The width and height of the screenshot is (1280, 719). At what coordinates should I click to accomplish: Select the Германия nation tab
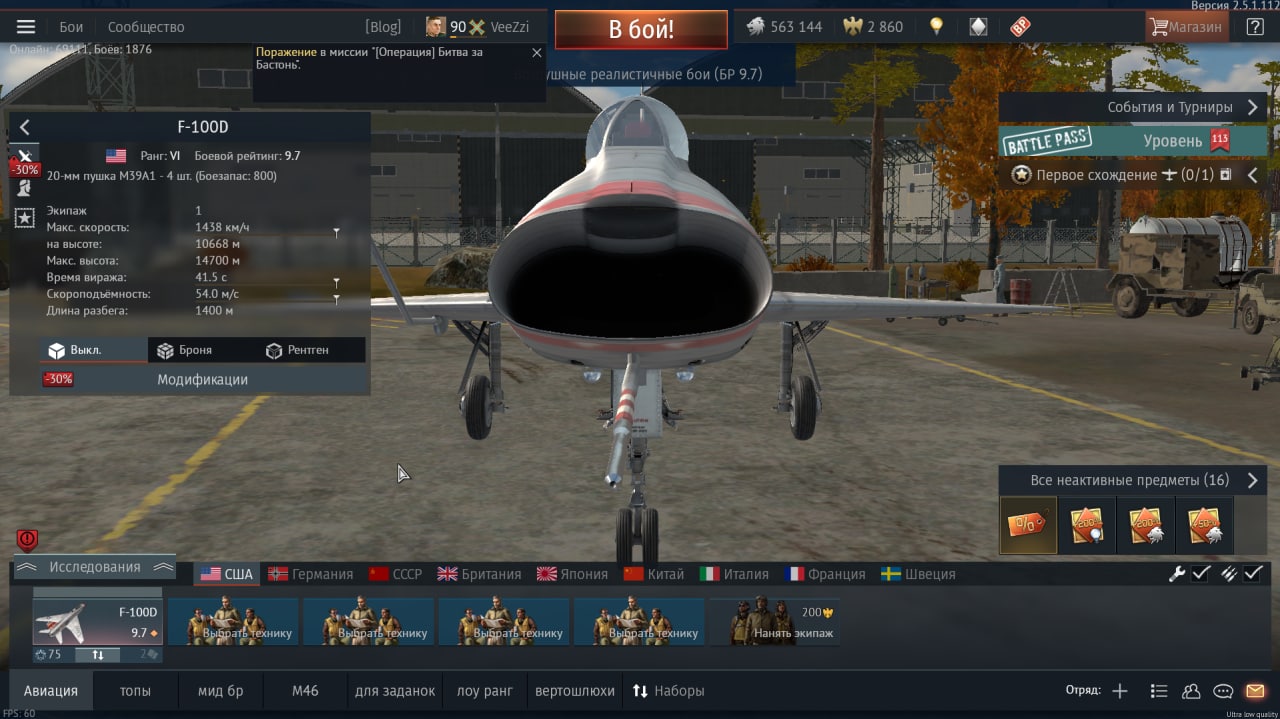[311, 574]
